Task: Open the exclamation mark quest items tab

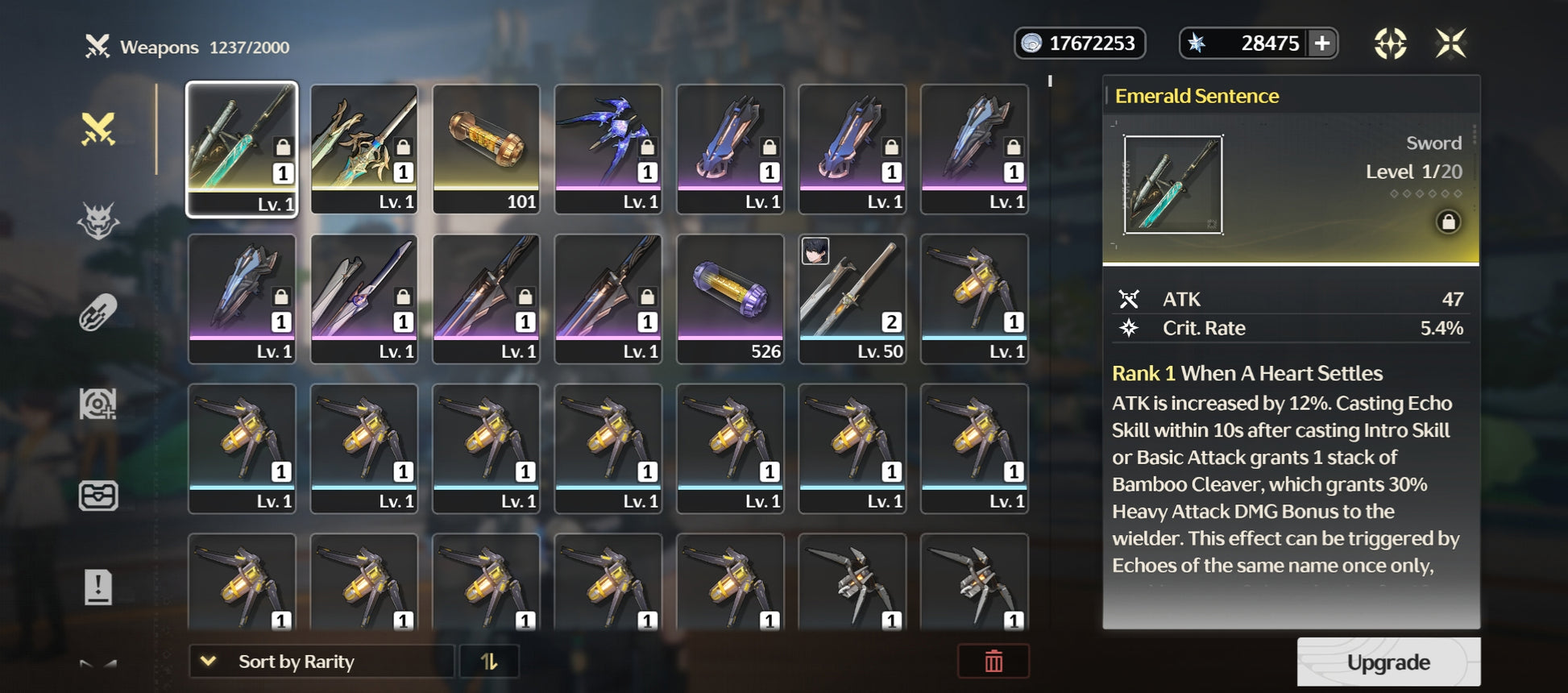Action: [98, 587]
